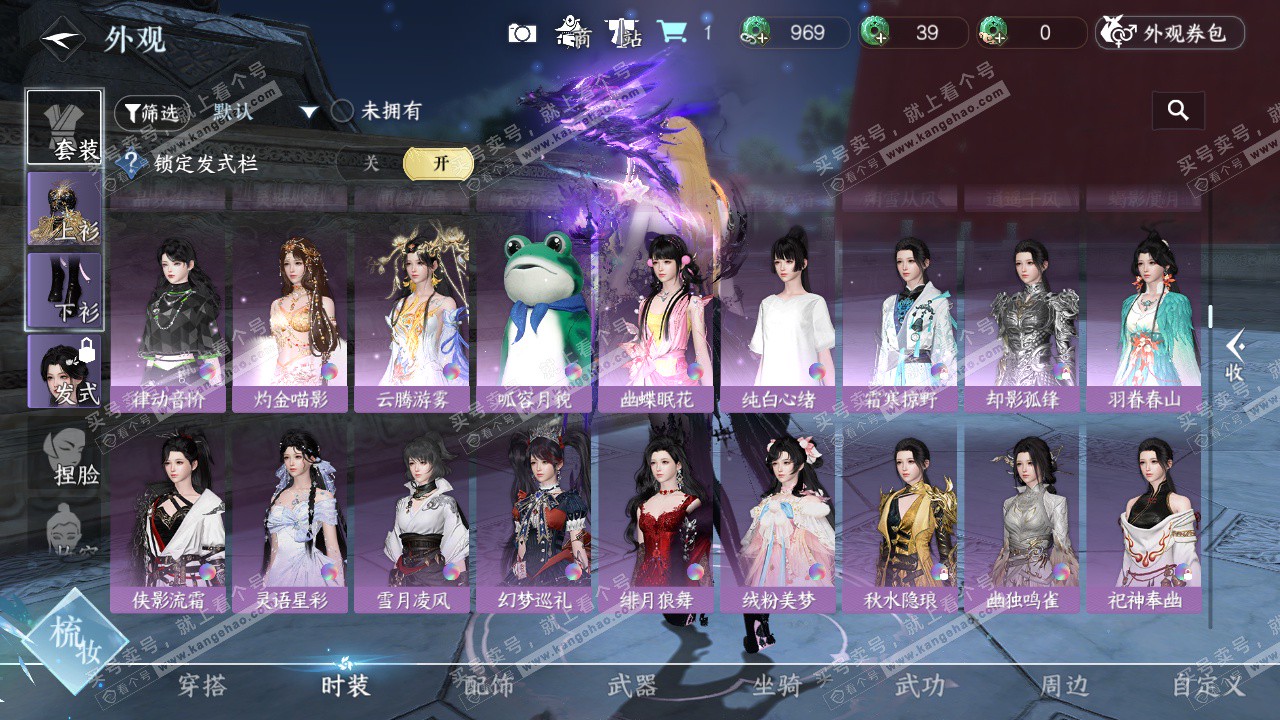Go back using the top-left arrow
The height and width of the screenshot is (720, 1280).
[62, 39]
